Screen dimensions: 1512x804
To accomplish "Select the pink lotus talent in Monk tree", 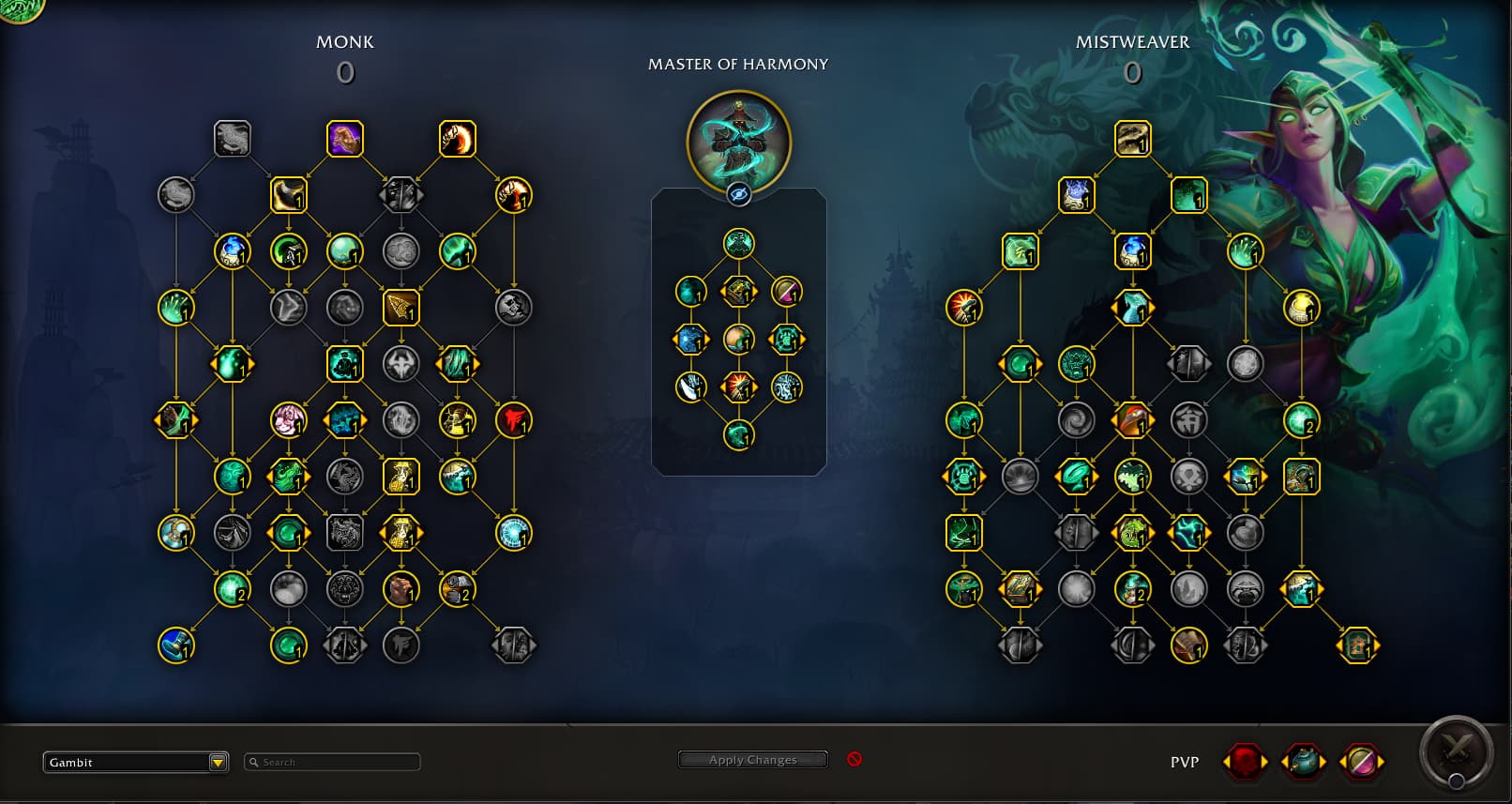I will (x=289, y=420).
